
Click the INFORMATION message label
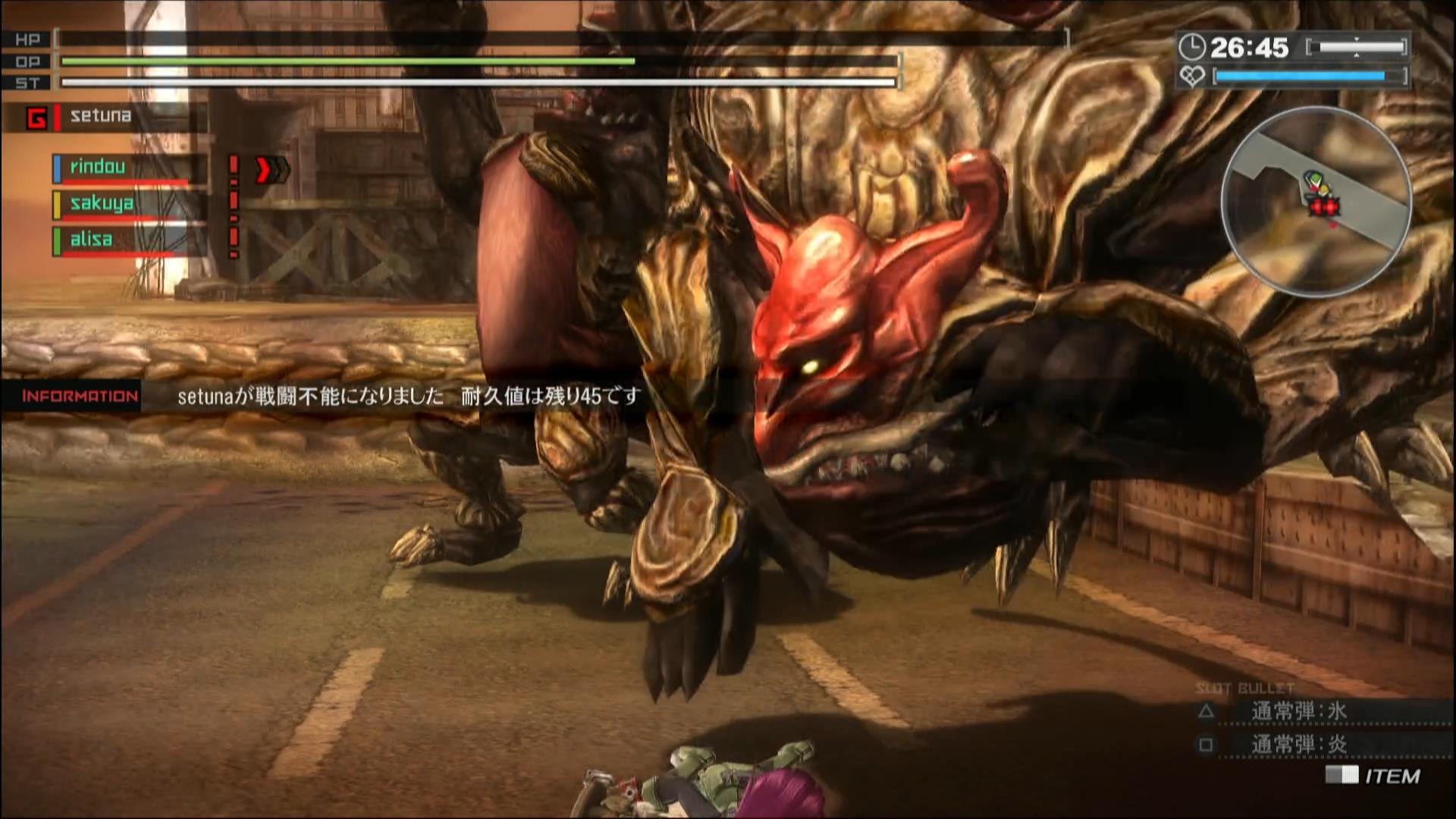(x=80, y=396)
